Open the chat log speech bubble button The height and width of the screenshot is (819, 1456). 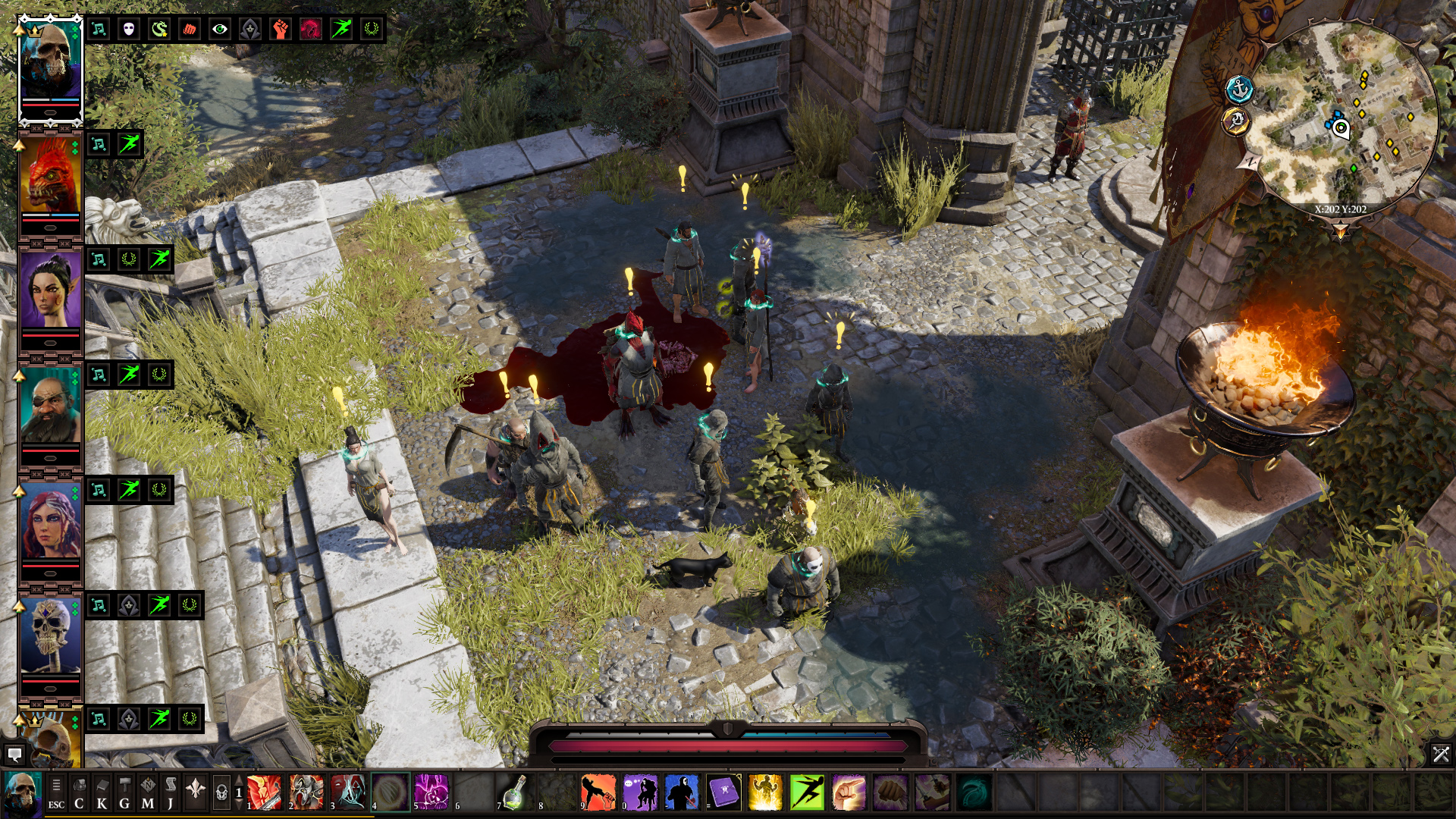click(14, 754)
